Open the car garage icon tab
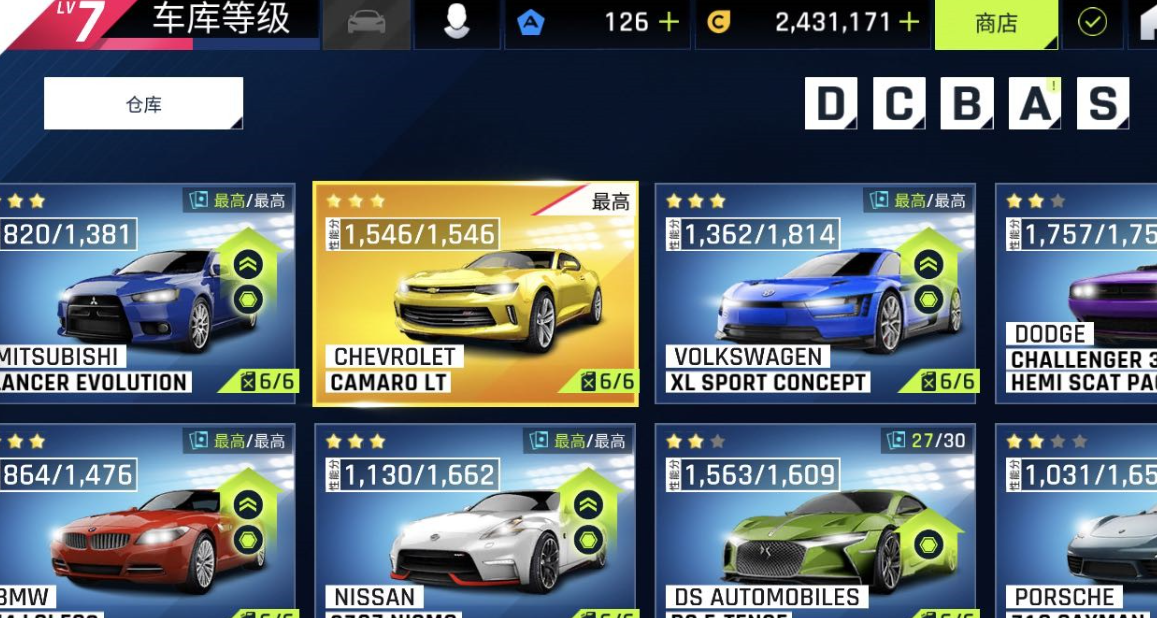This screenshot has width=1157, height=618. pyautogui.click(x=366, y=24)
